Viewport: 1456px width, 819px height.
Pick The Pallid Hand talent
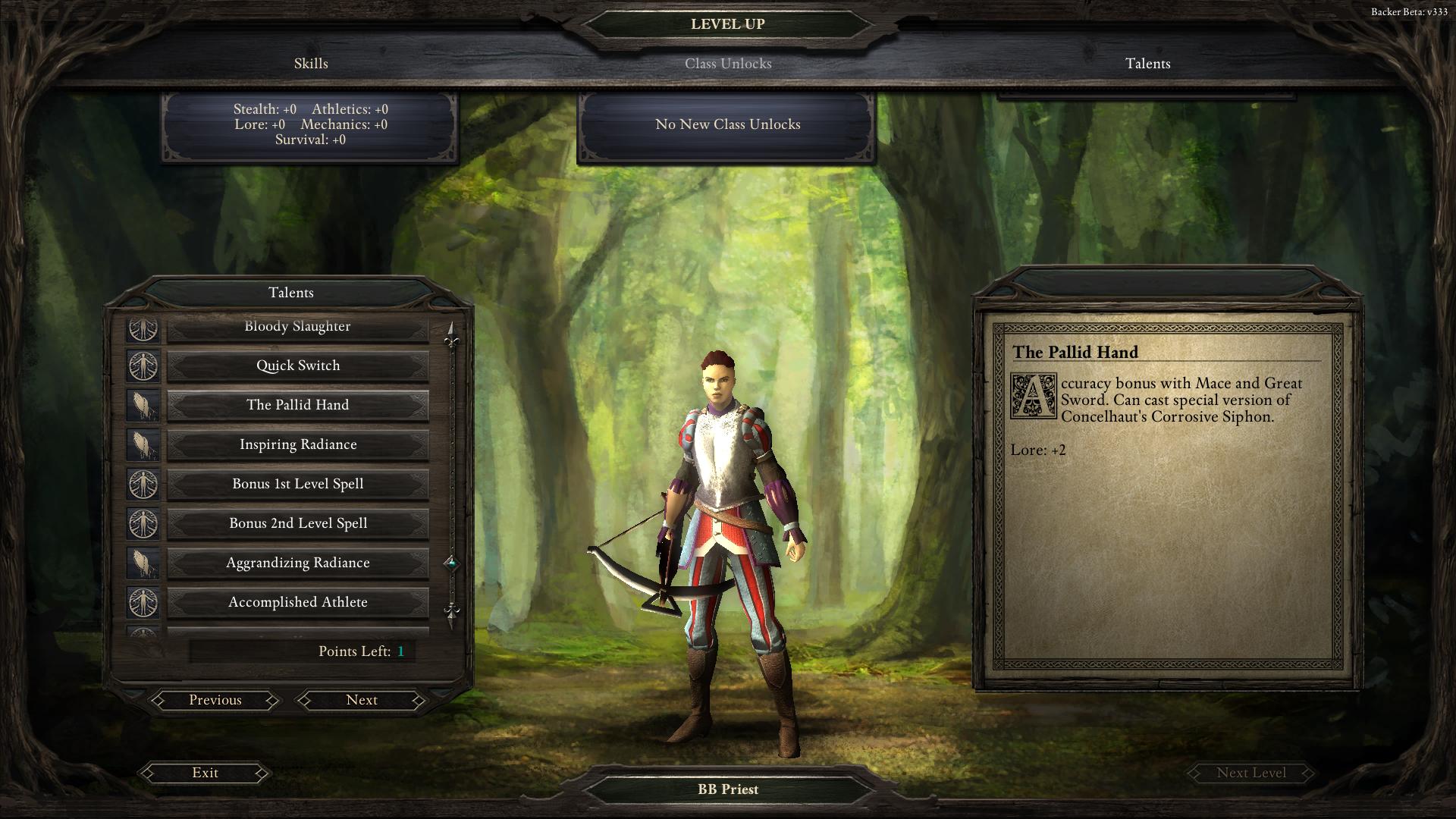coord(297,405)
